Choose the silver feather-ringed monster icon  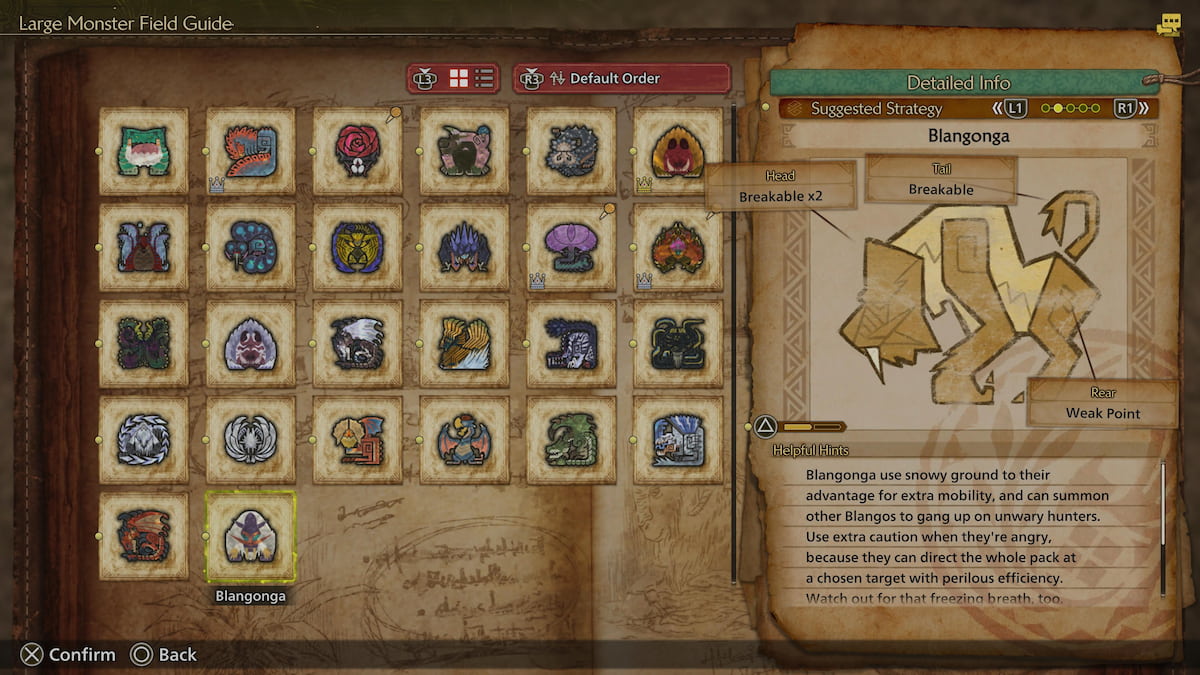pyautogui.click(x=250, y=440)
